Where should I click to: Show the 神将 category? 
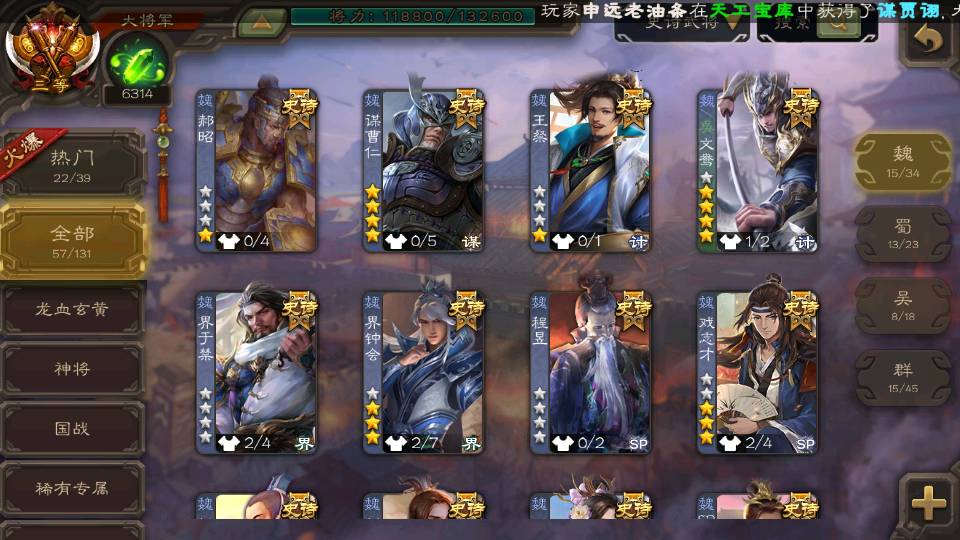72,369
